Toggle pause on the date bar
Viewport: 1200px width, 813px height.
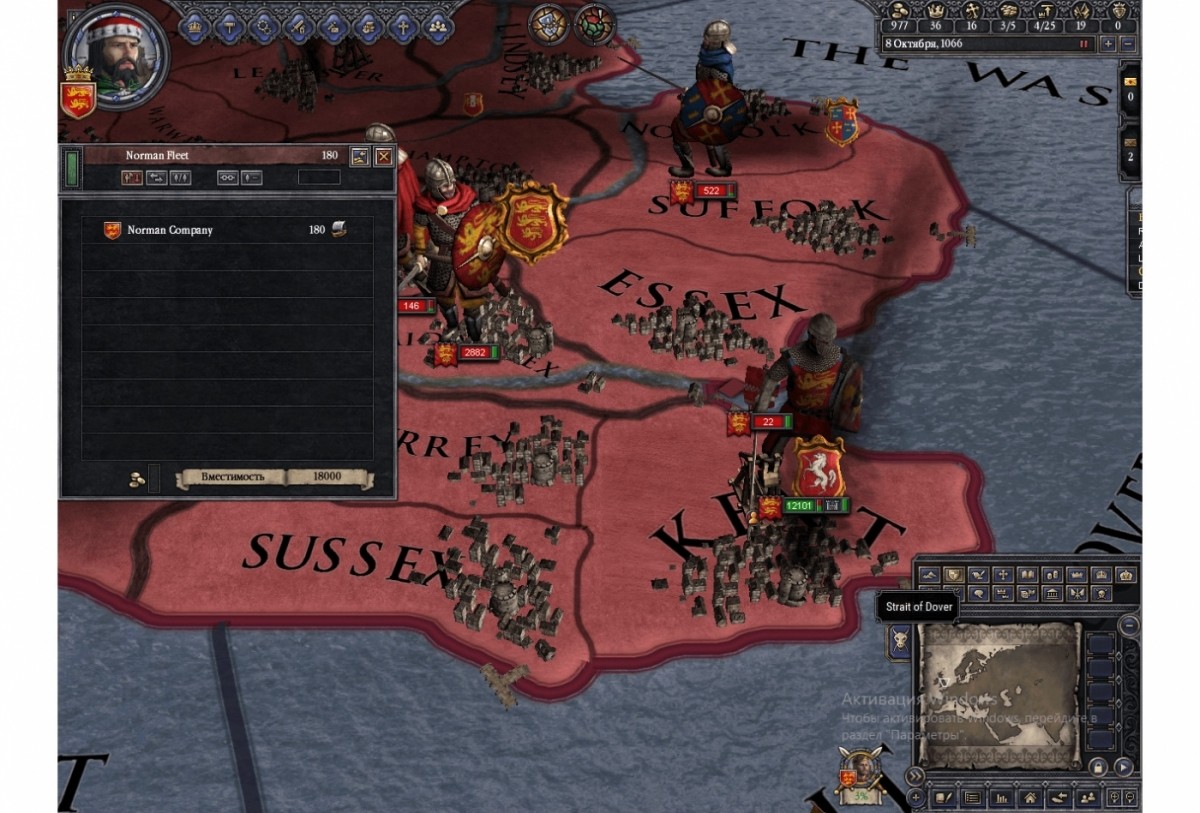[x=1082, y=44]
